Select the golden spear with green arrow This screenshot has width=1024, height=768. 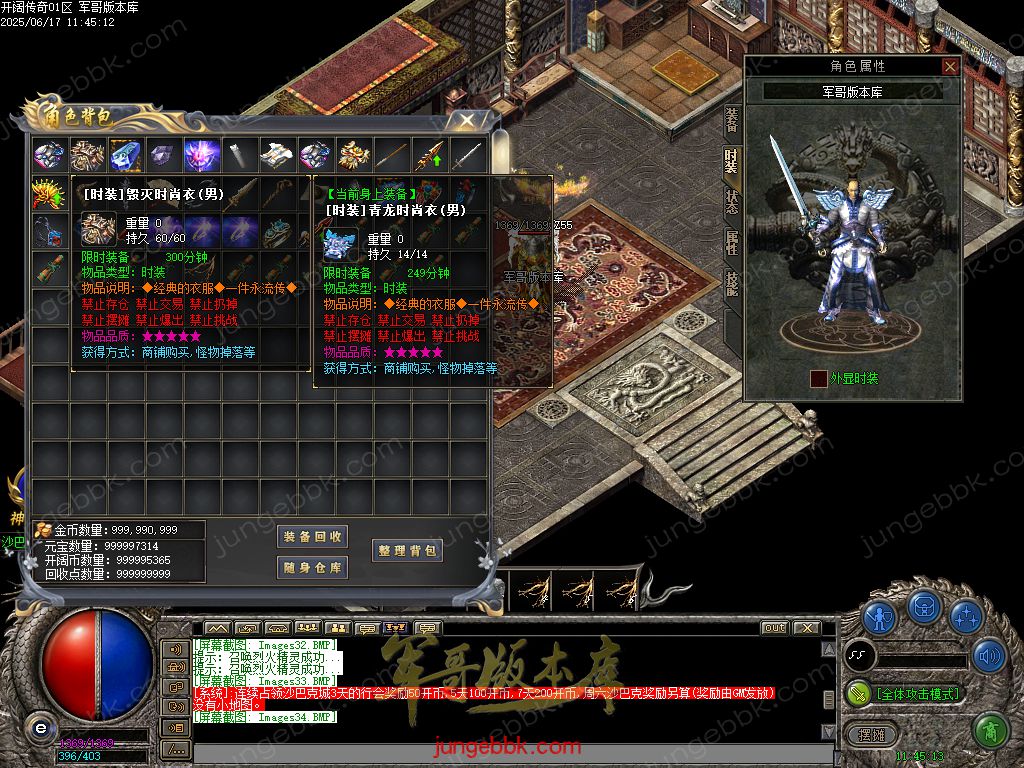(x=429, y=156)
